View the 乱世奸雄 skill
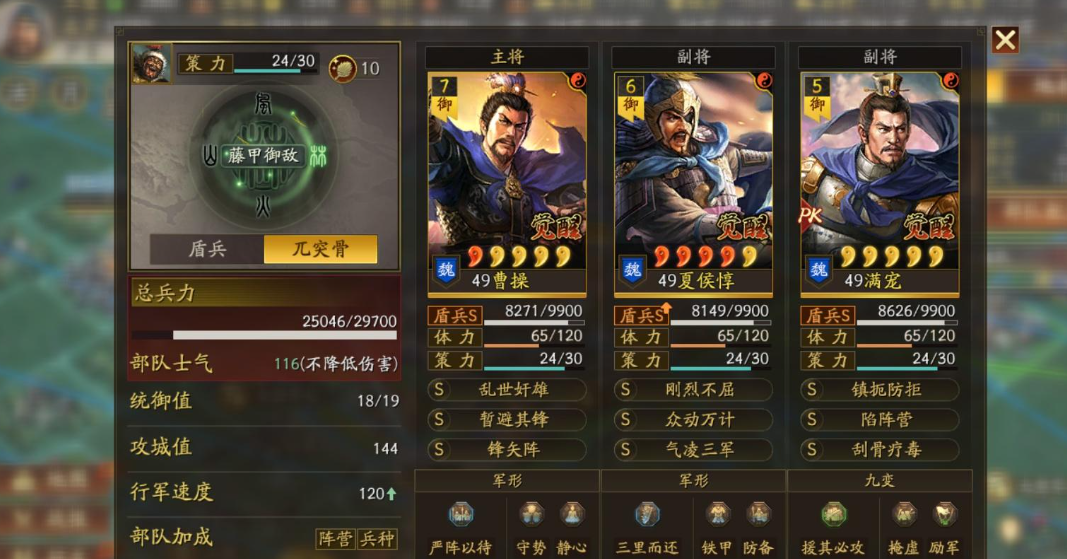1067x559 pixels. 507,390
